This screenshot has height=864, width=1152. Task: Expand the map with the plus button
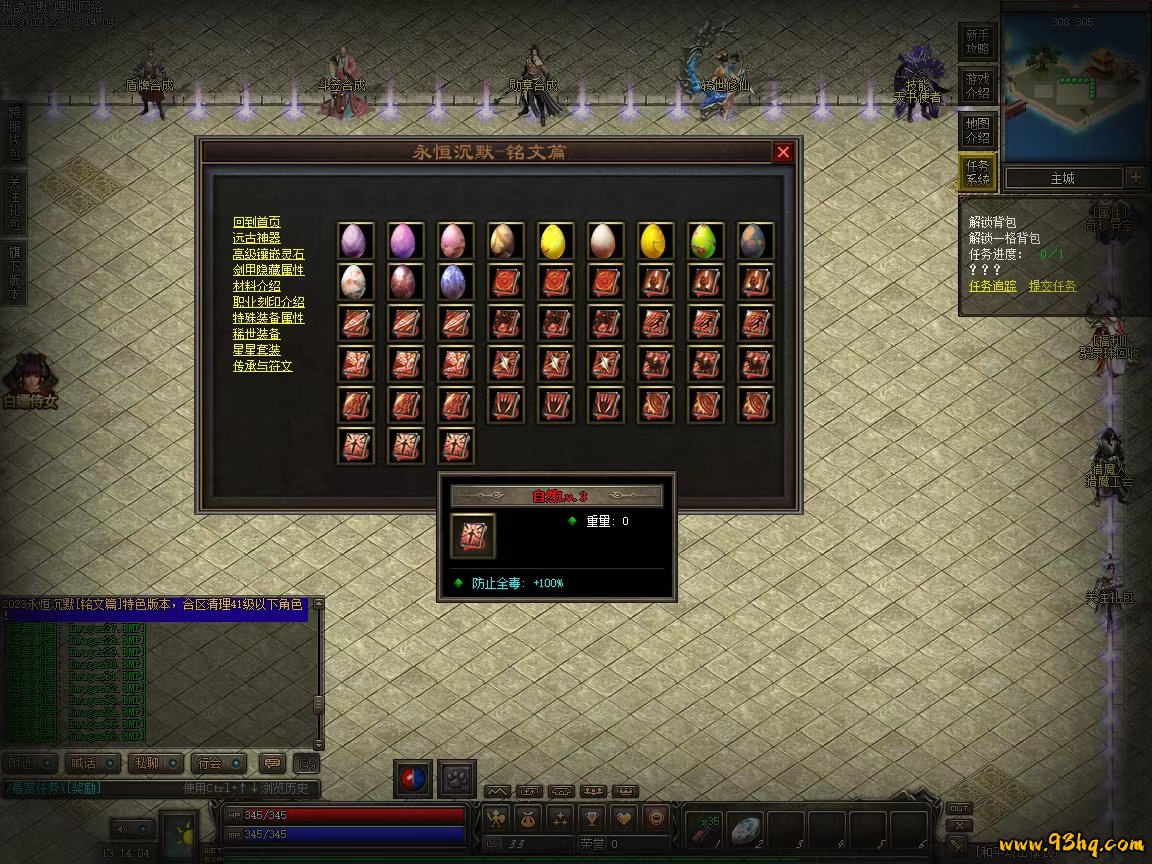(x=1136, y=178)
